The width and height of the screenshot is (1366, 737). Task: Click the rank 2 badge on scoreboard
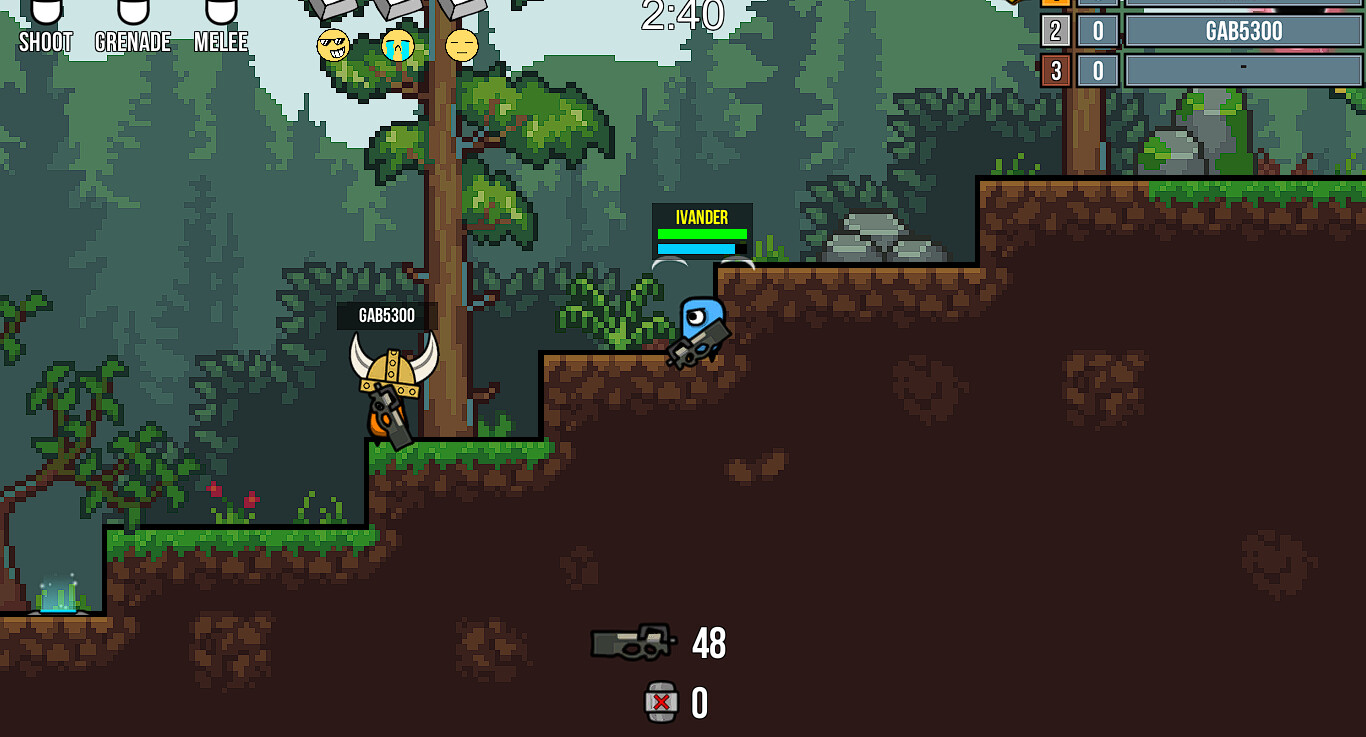(1055, 31)
